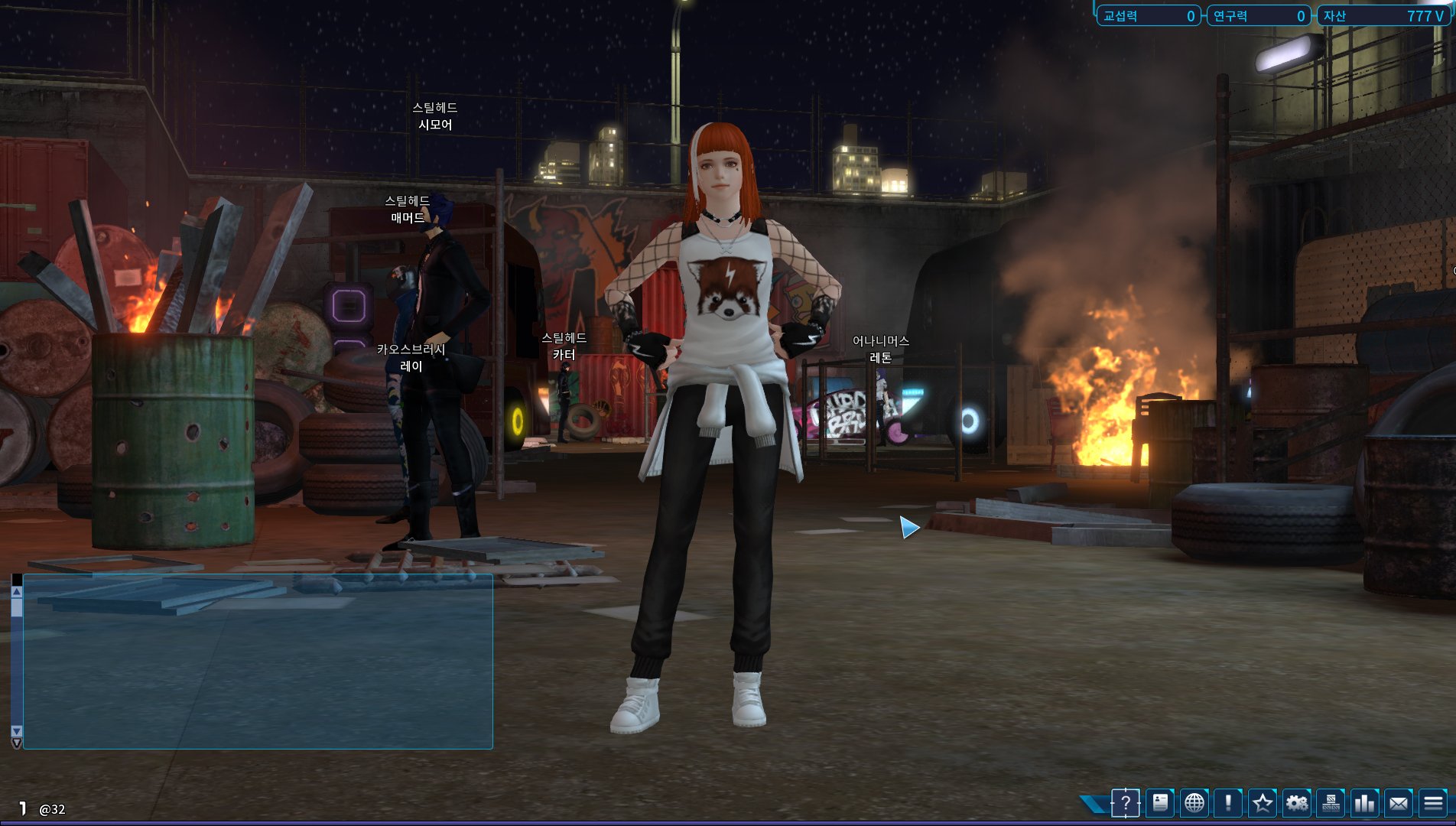
Task: Open the three-line hamburger menu
Action: click(1433, 803)
